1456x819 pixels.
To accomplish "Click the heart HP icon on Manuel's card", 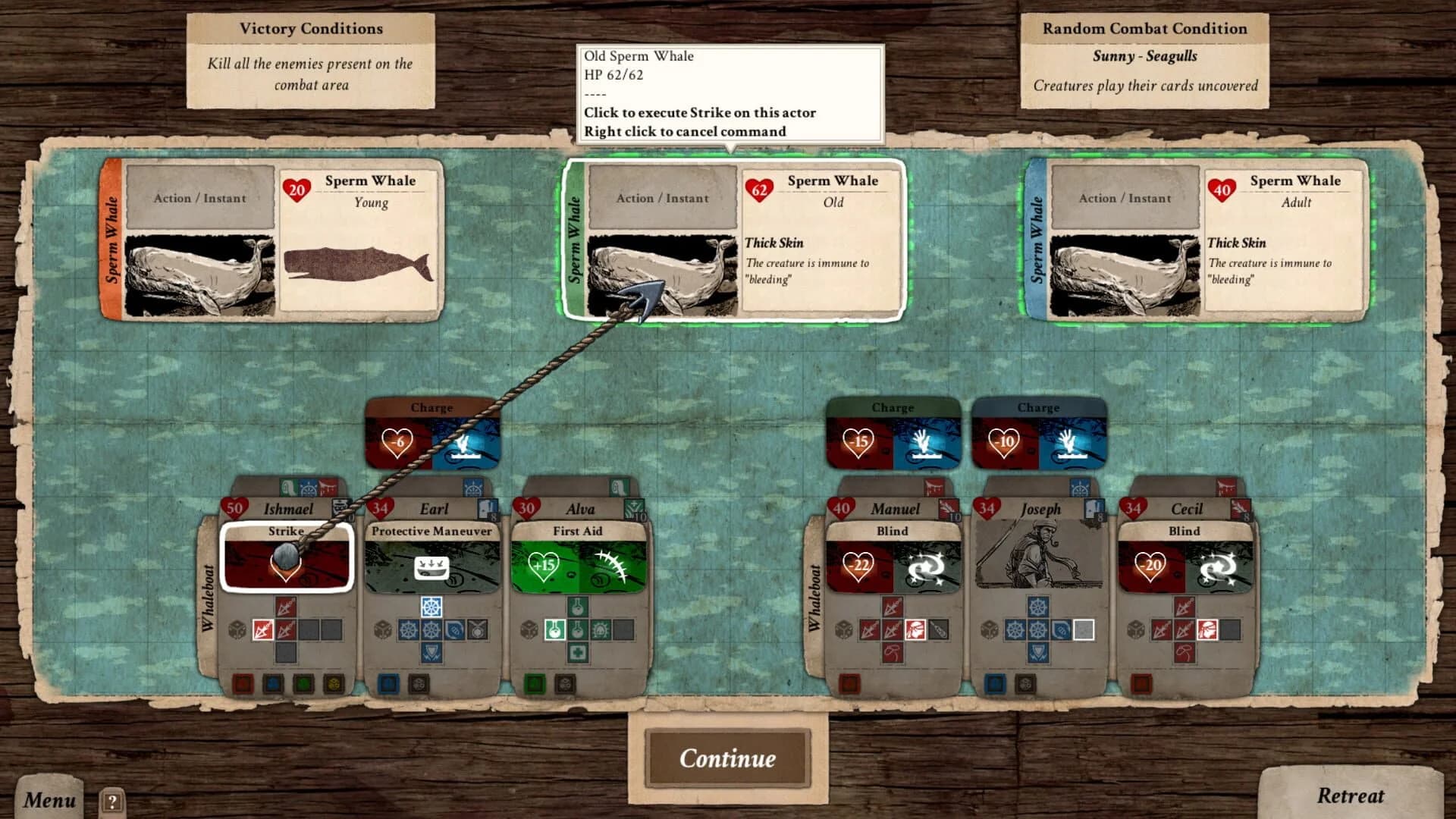I will (x=842, y=508).
